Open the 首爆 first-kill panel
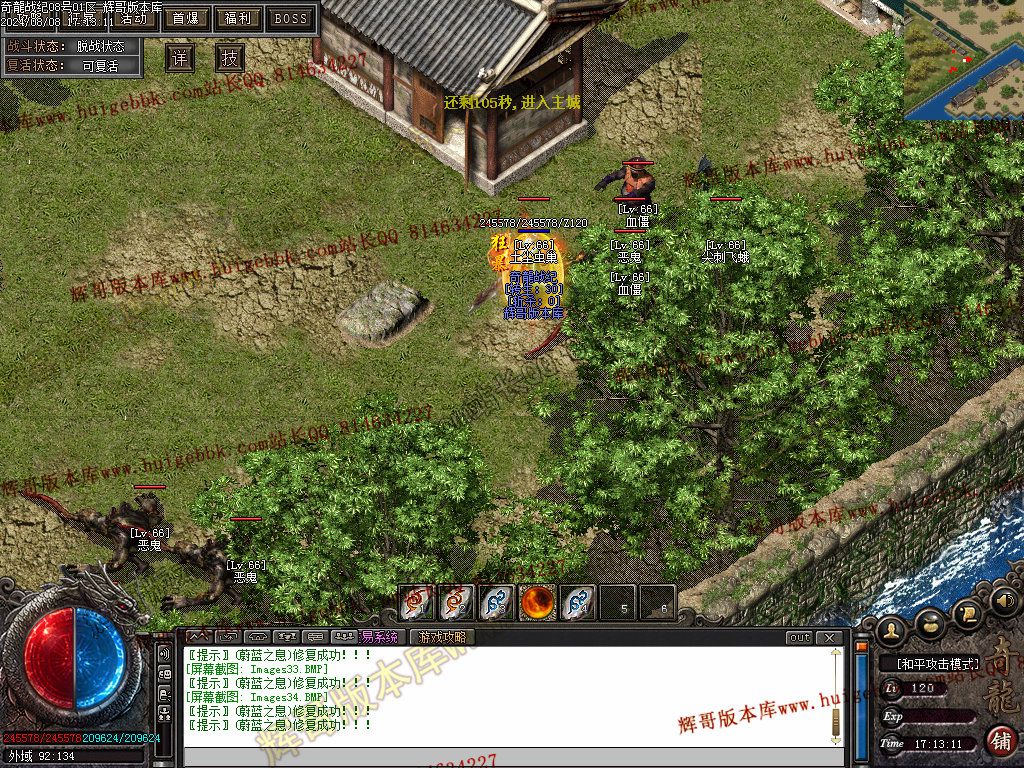This screenshot has height=768, width=1024. (x=185, y=18)
